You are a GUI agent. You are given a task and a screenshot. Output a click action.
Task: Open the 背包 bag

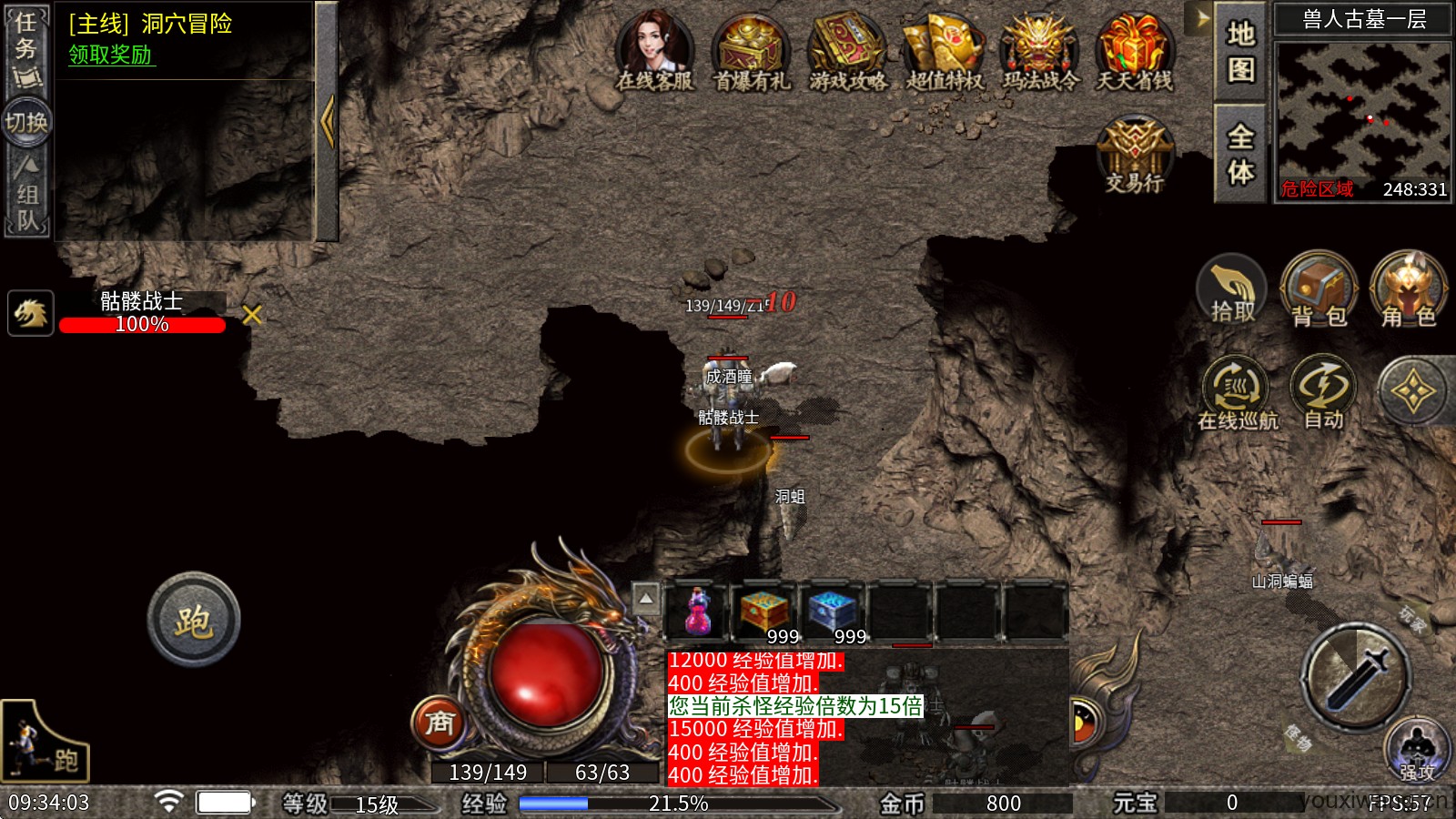[1319, 289]
